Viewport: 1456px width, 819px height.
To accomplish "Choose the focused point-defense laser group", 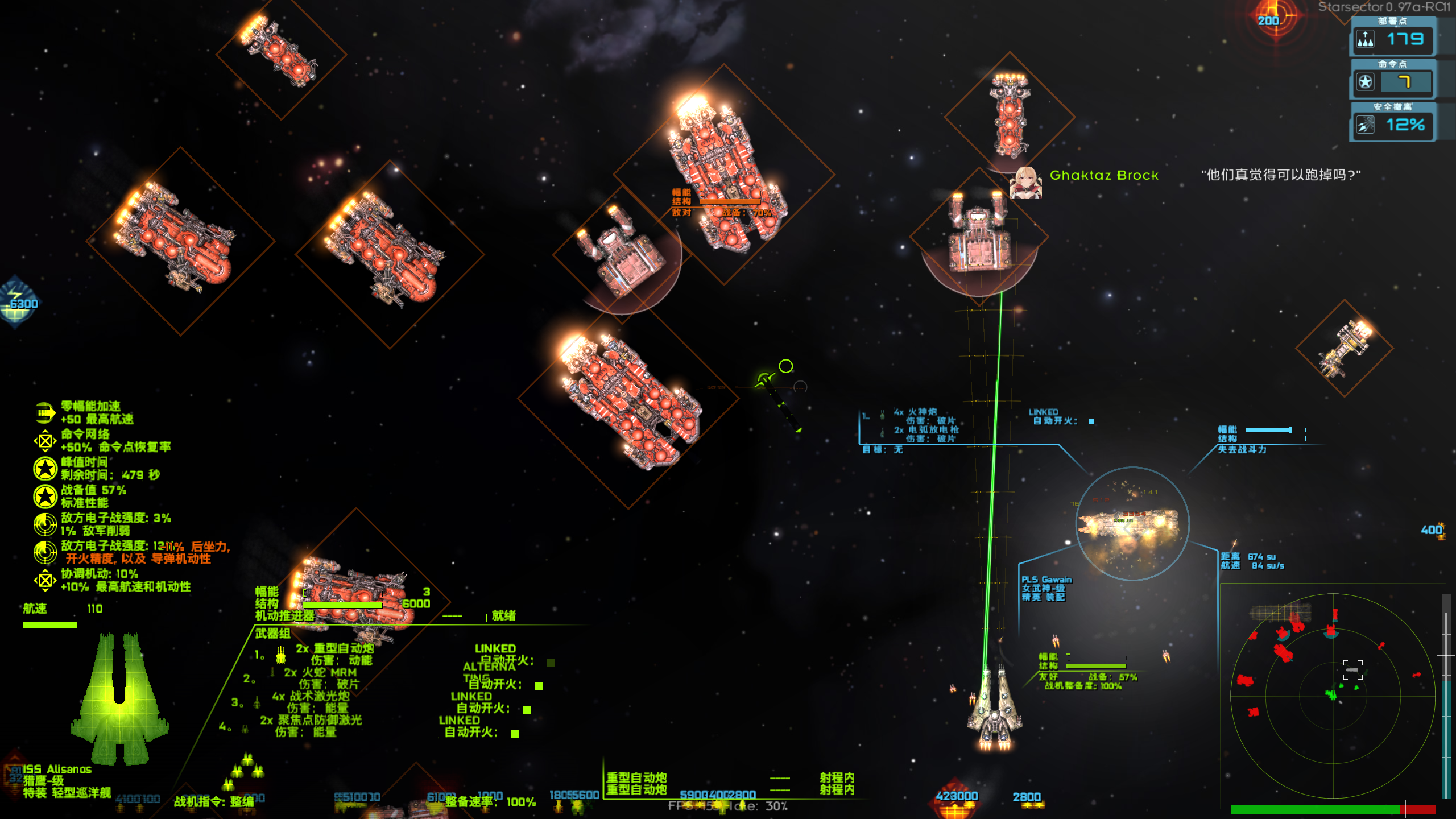I will point(311,720).
